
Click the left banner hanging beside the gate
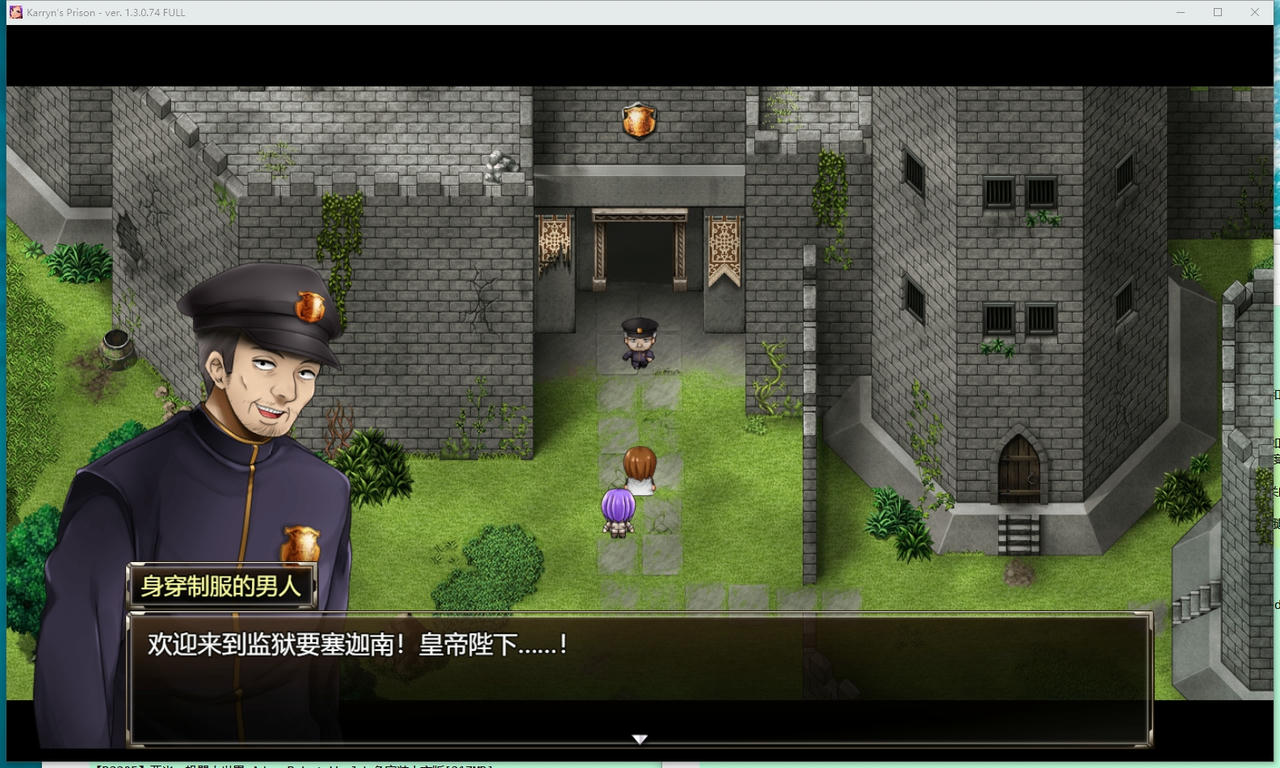(552, 238)
